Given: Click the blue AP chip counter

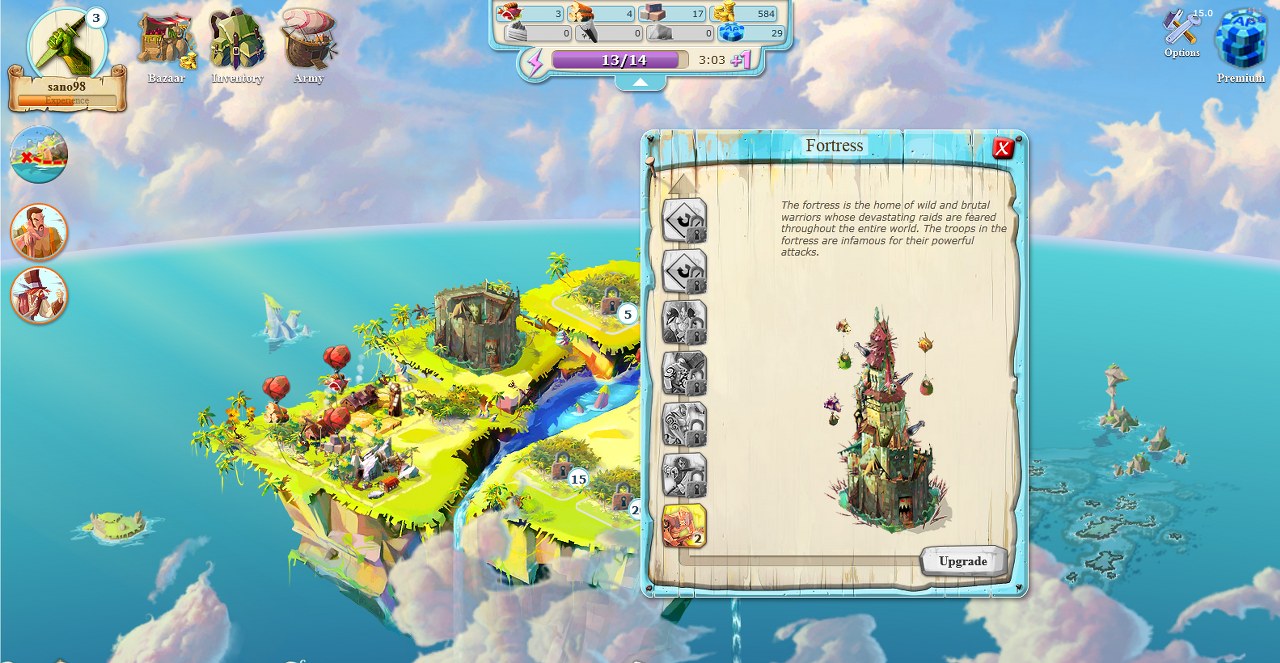Looking at the screenshot, I should 752,33.
